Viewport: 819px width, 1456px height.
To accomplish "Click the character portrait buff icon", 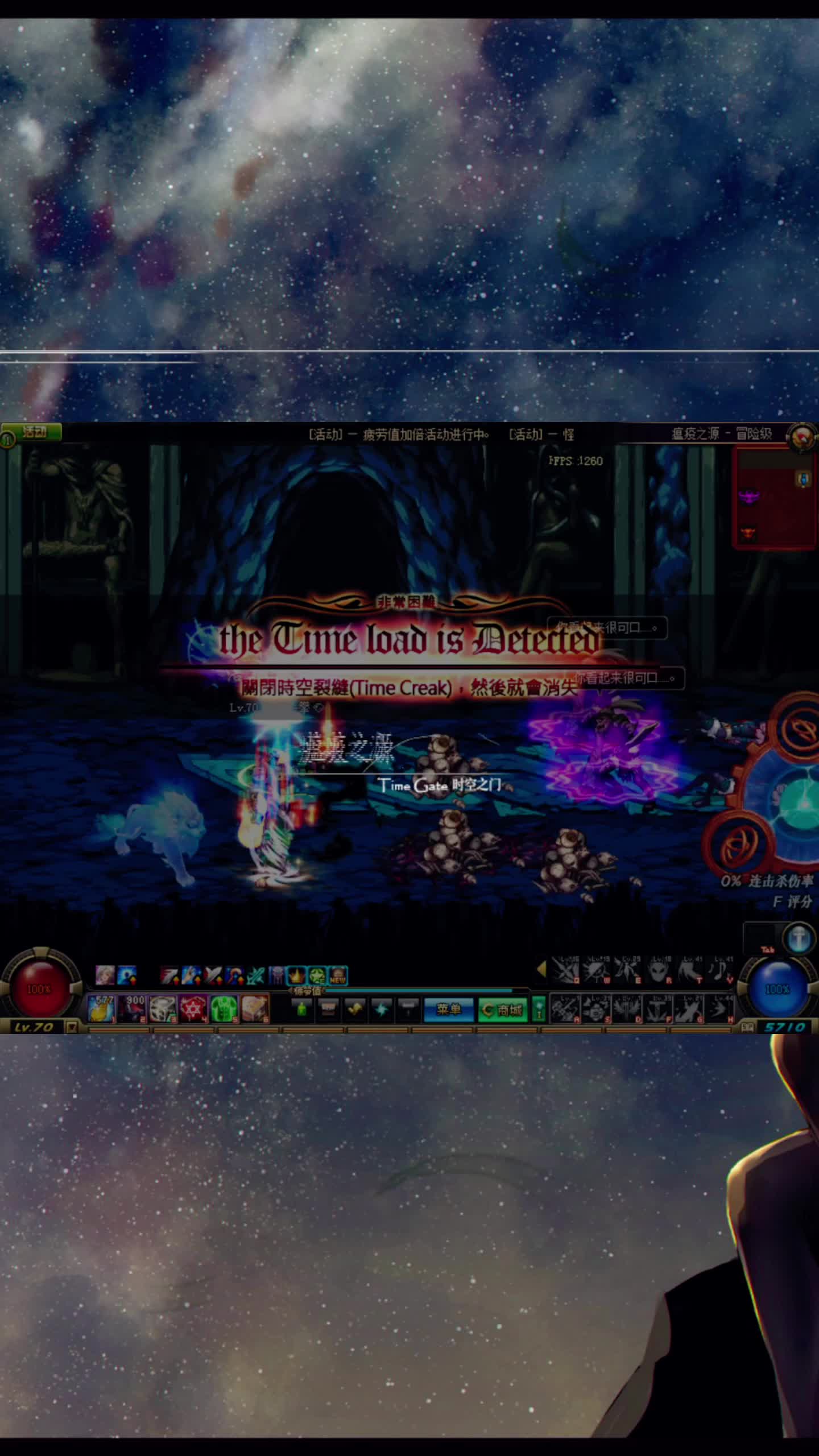I will coord(105,975).
